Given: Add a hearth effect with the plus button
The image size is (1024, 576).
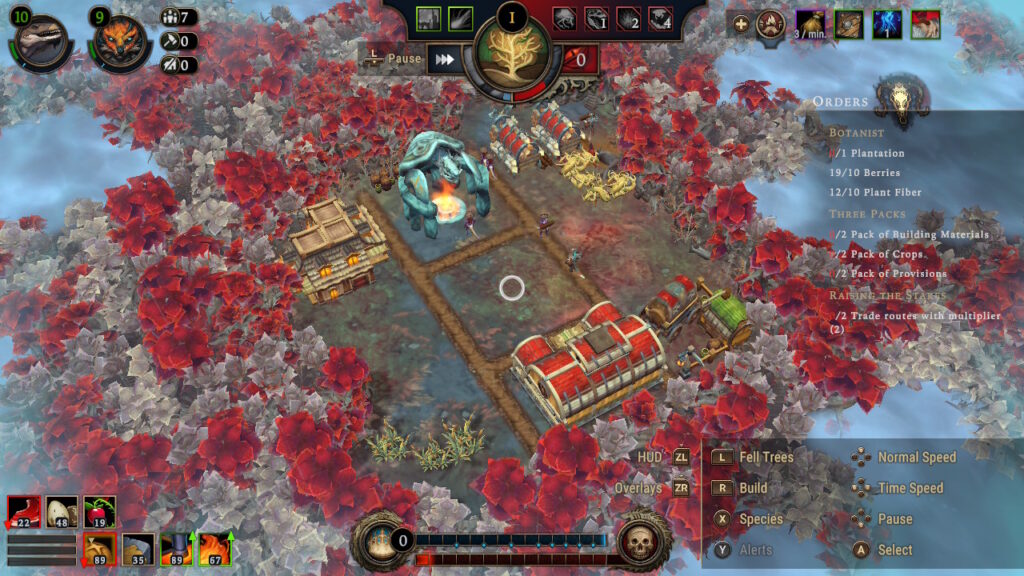Looking at the screenshot, I should pyautogui.click(x=741, y=23).
